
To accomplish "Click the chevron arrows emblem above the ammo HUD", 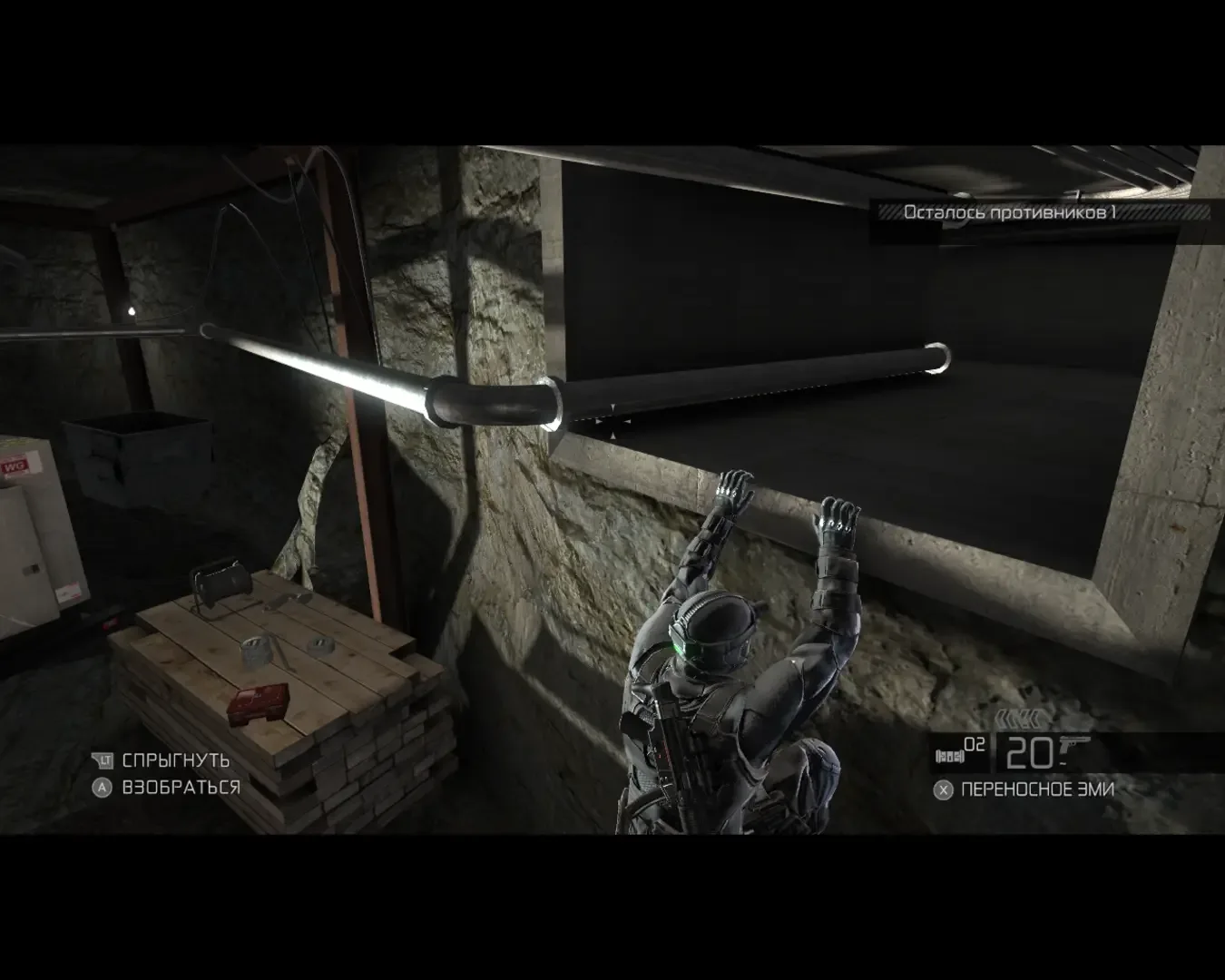I will coord(1021,718).
